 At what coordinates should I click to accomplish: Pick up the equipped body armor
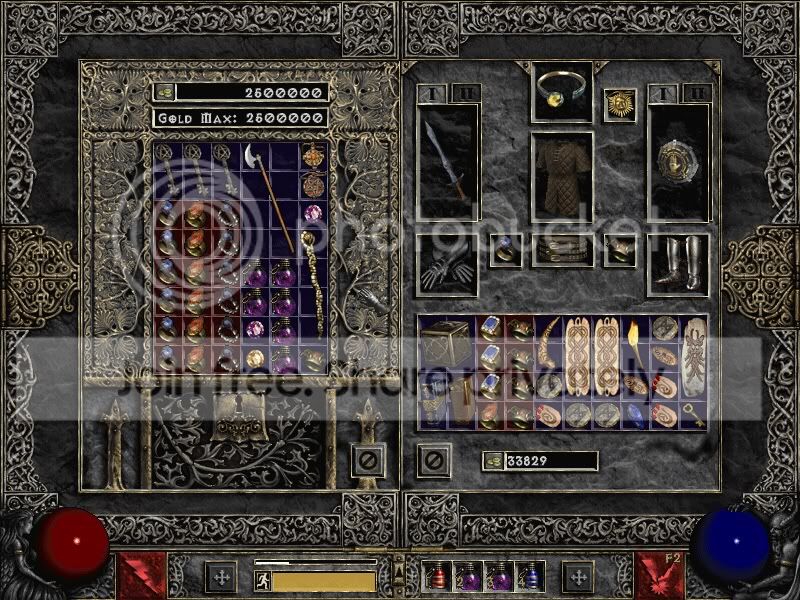(x=561, y=179)
